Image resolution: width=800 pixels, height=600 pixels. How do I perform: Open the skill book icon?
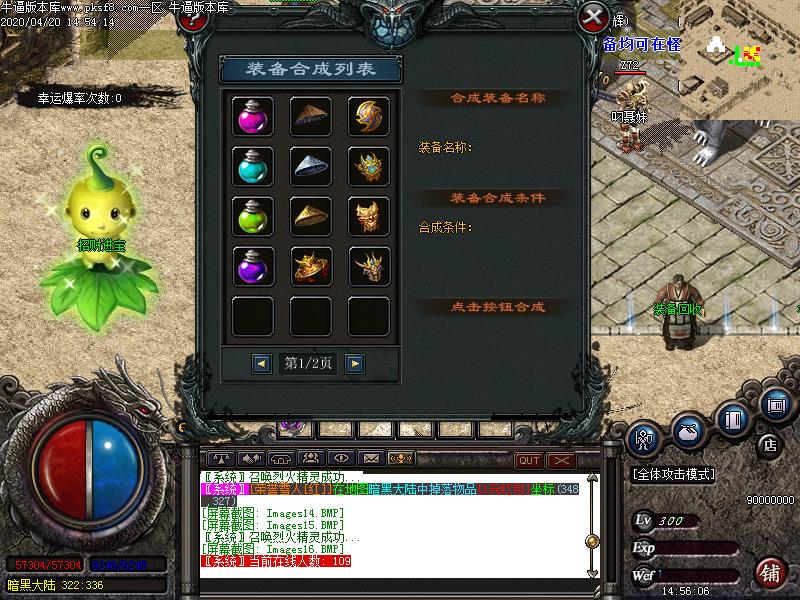coord(735,418)
